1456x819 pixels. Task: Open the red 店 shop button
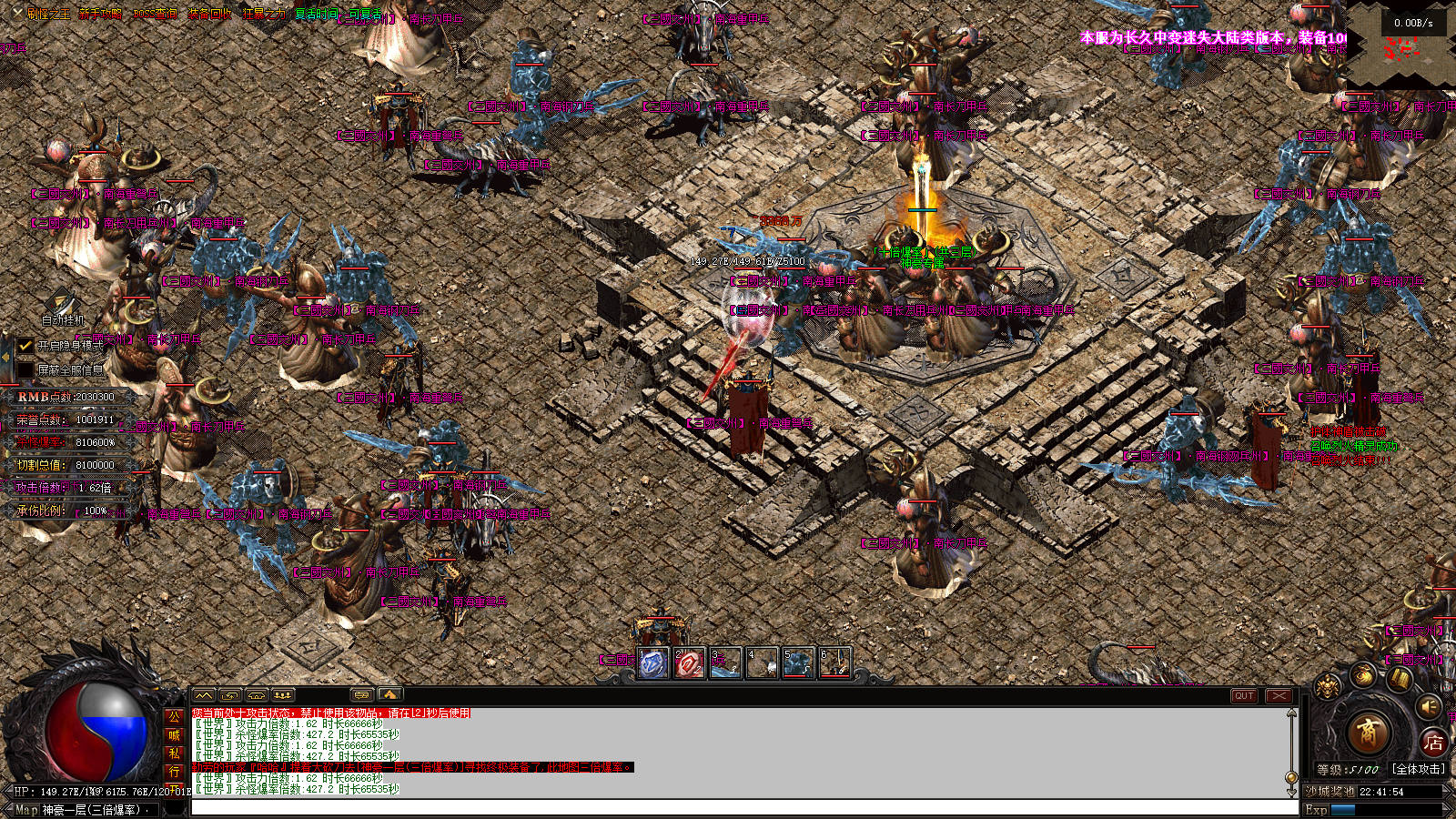coord(1433,743)
